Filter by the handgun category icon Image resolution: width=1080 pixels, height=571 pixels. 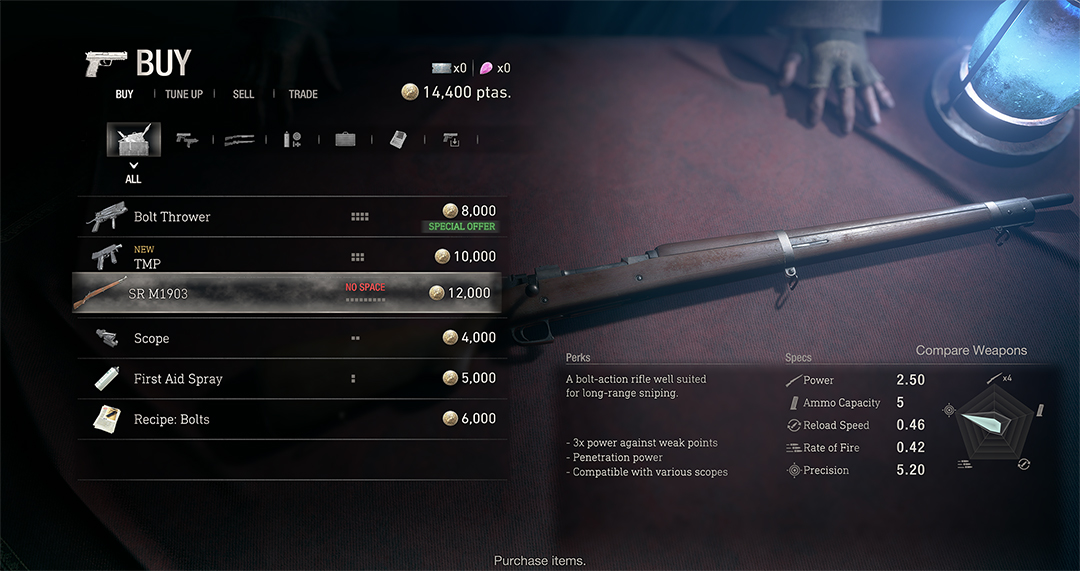(x=187, y=140)
